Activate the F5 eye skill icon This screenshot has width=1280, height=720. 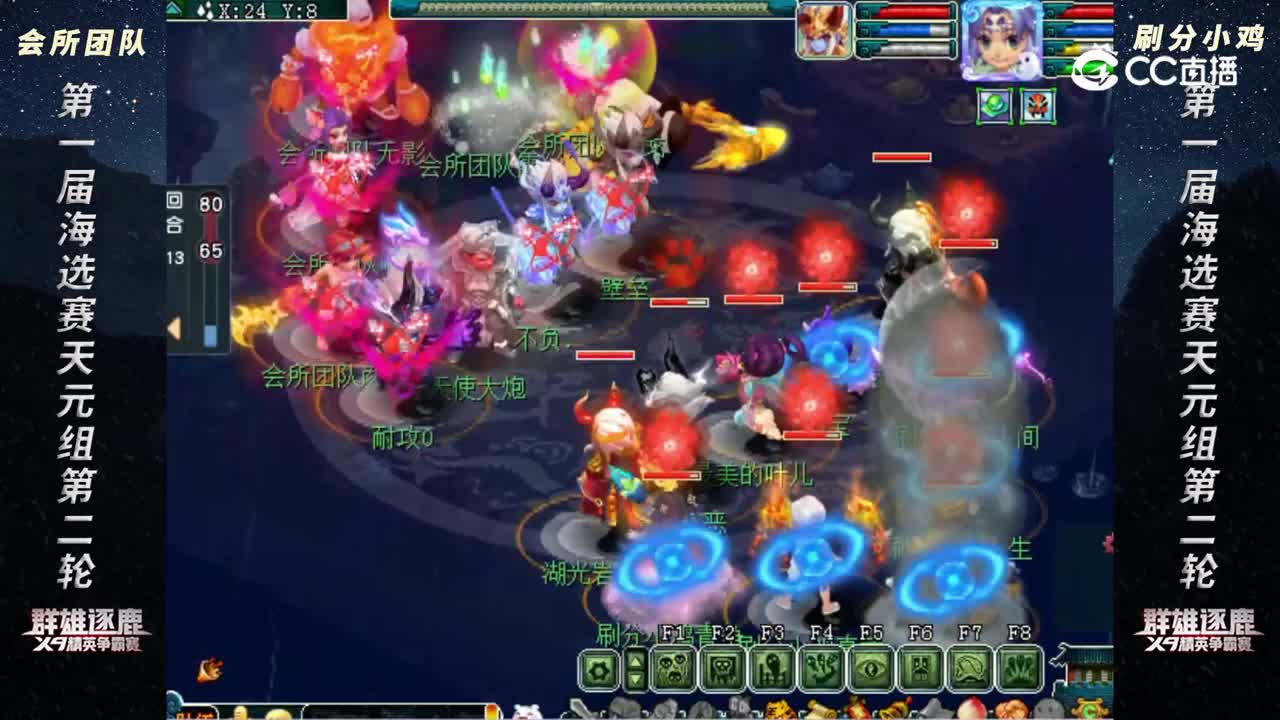pos(871,666)
